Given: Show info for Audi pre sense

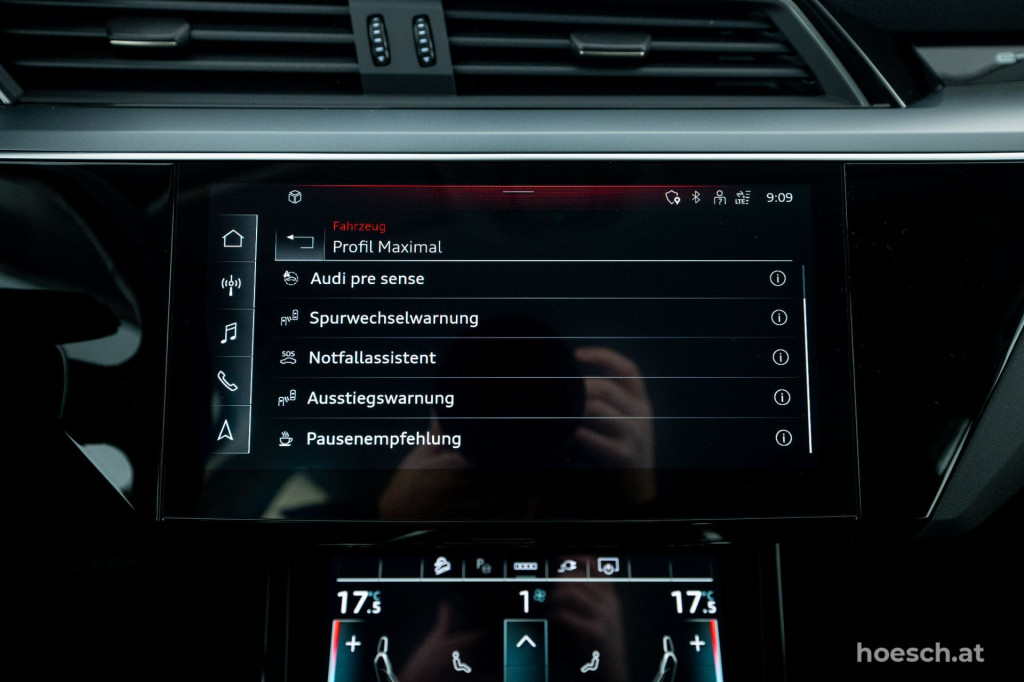Looking at the screenshot, I should tap(778, 279).
